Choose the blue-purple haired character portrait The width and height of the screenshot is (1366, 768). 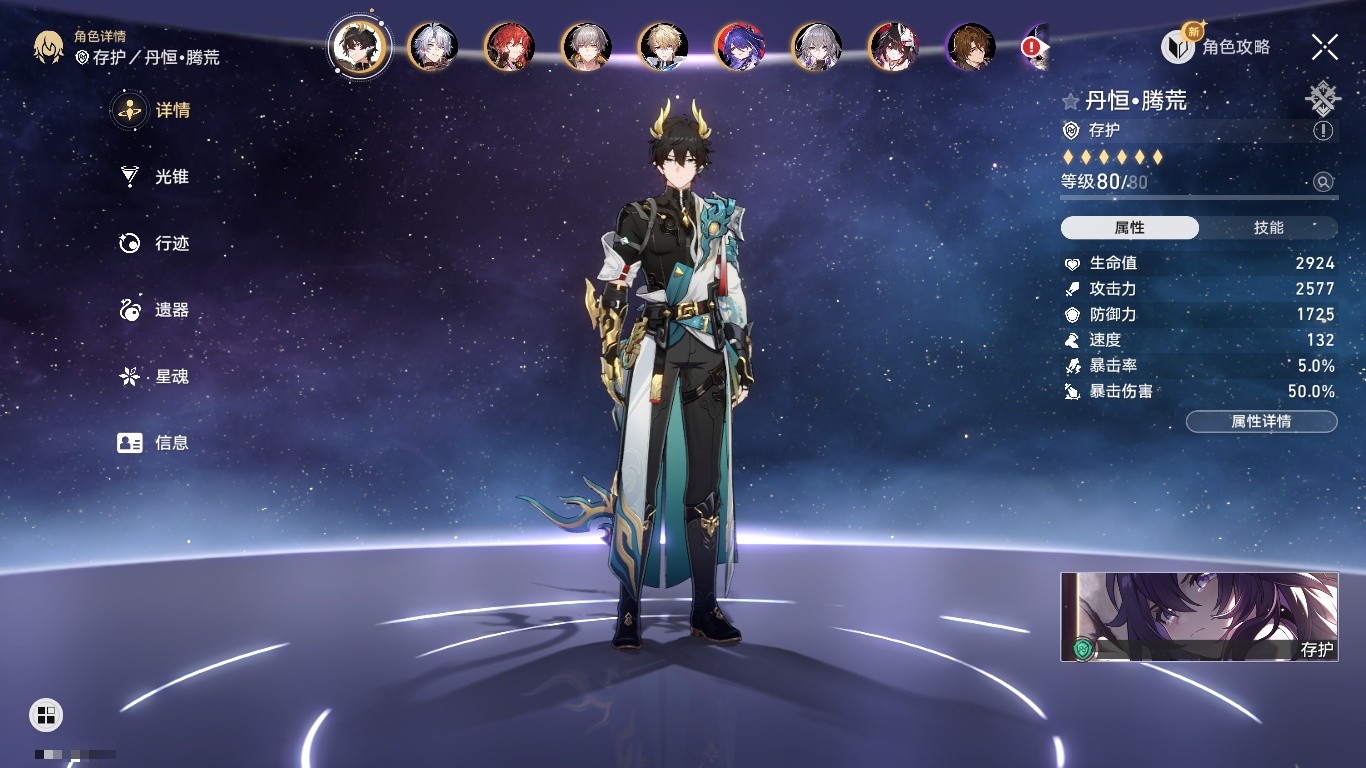coord(740,47)
